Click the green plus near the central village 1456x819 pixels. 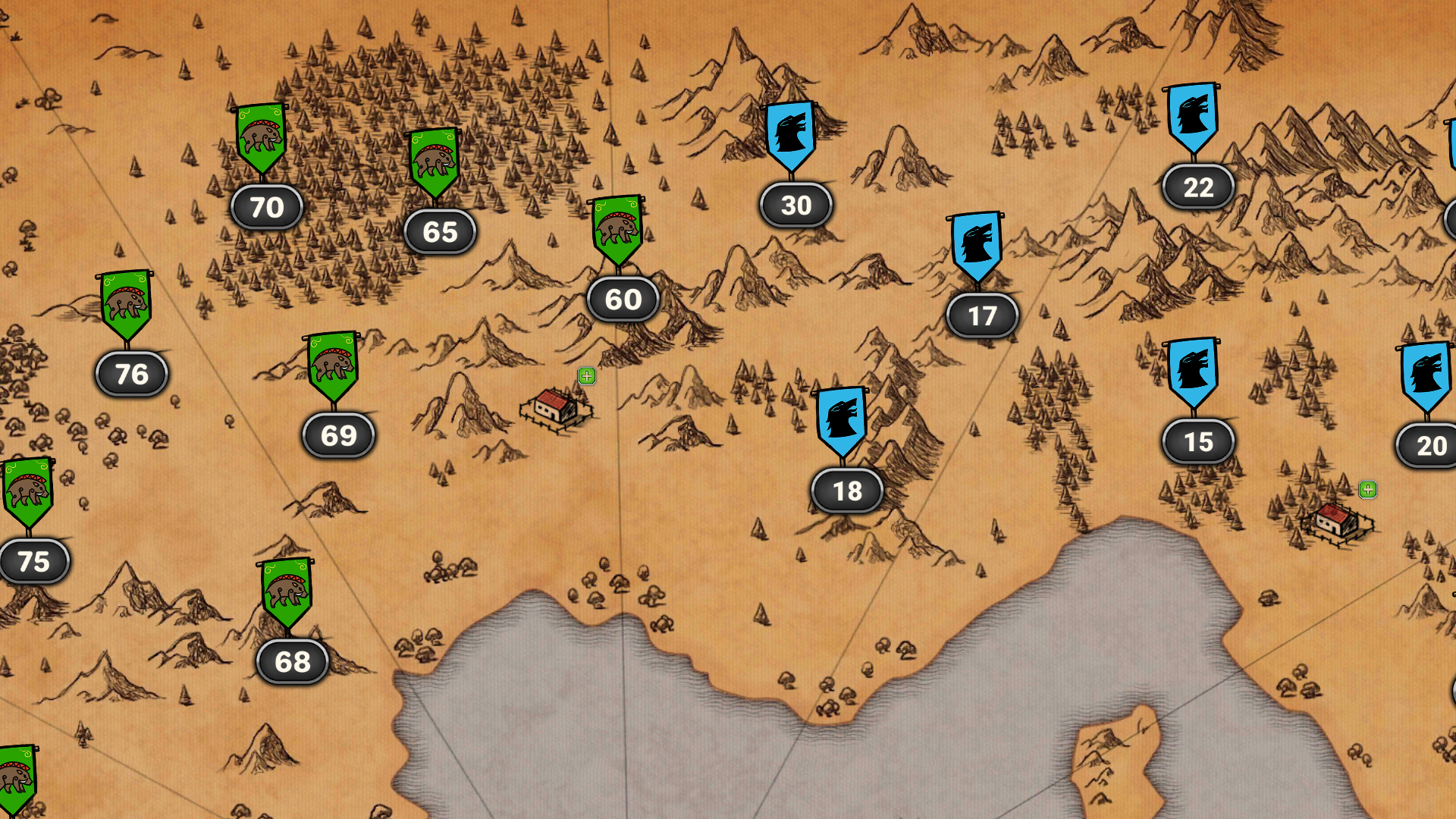585,375
